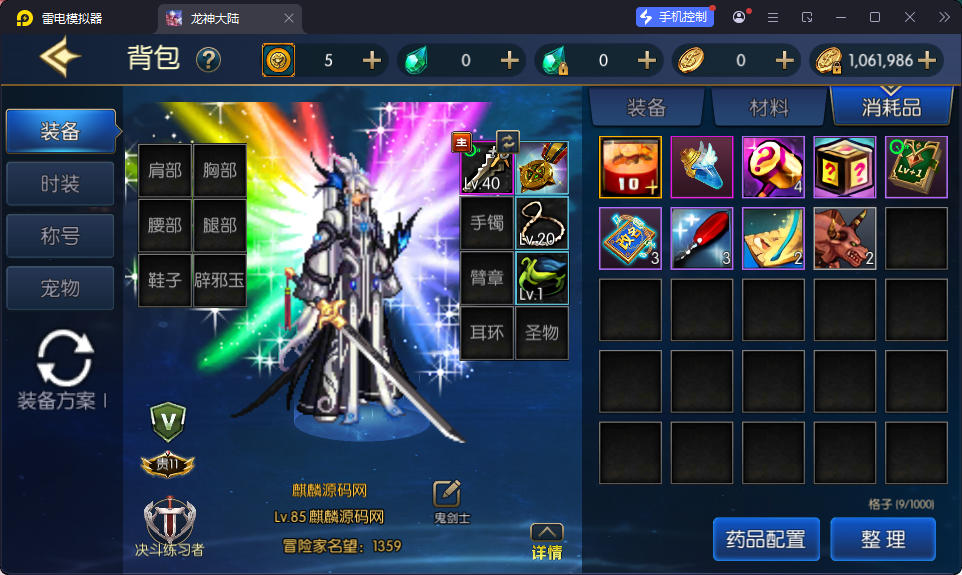This screenshot has height=575, width=962.
Task: Select the red demon head item
Action: [x=844, y=238]
